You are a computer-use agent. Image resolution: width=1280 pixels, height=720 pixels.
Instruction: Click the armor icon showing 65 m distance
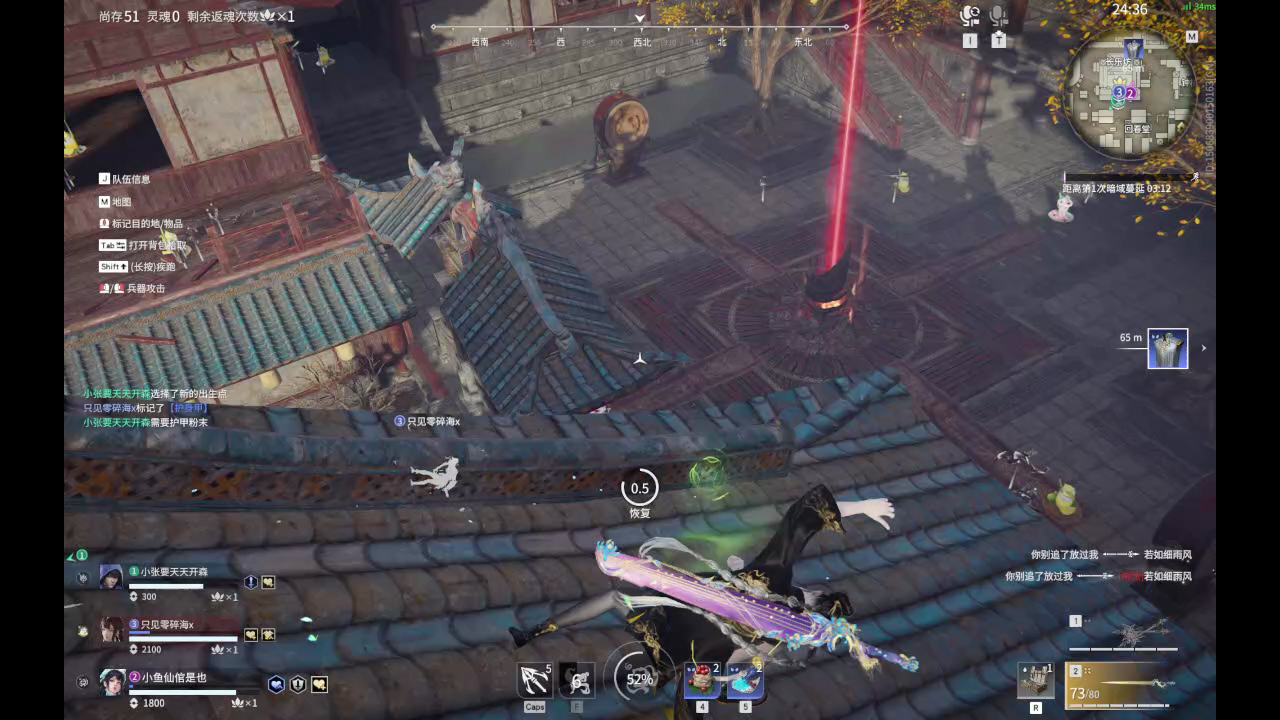click(x=1167, y=347)
